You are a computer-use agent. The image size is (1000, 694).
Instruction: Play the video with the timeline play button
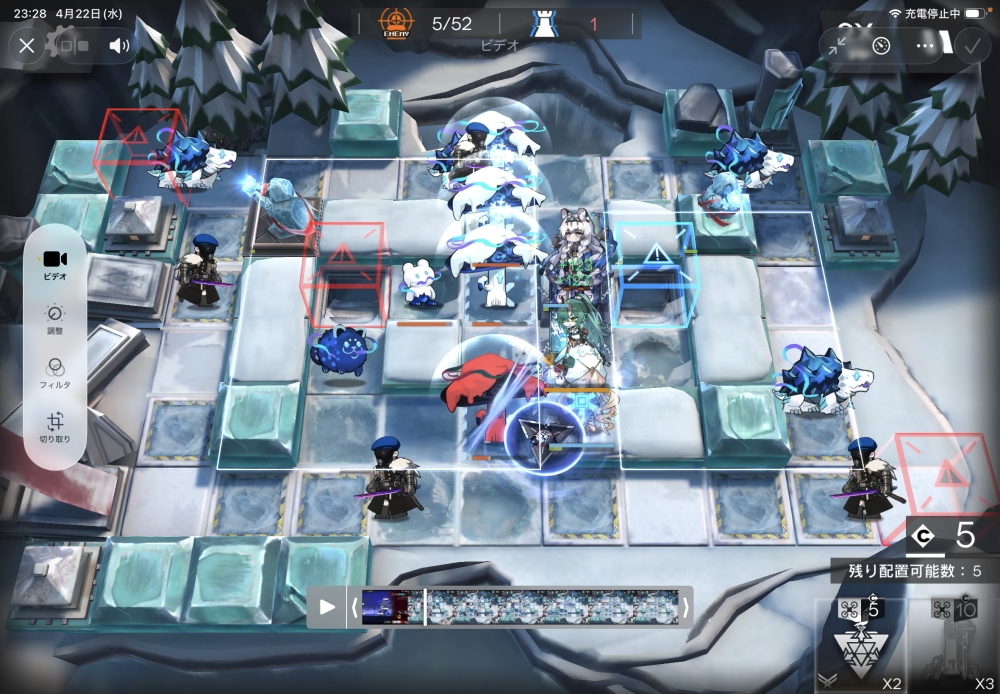point(327,607)
